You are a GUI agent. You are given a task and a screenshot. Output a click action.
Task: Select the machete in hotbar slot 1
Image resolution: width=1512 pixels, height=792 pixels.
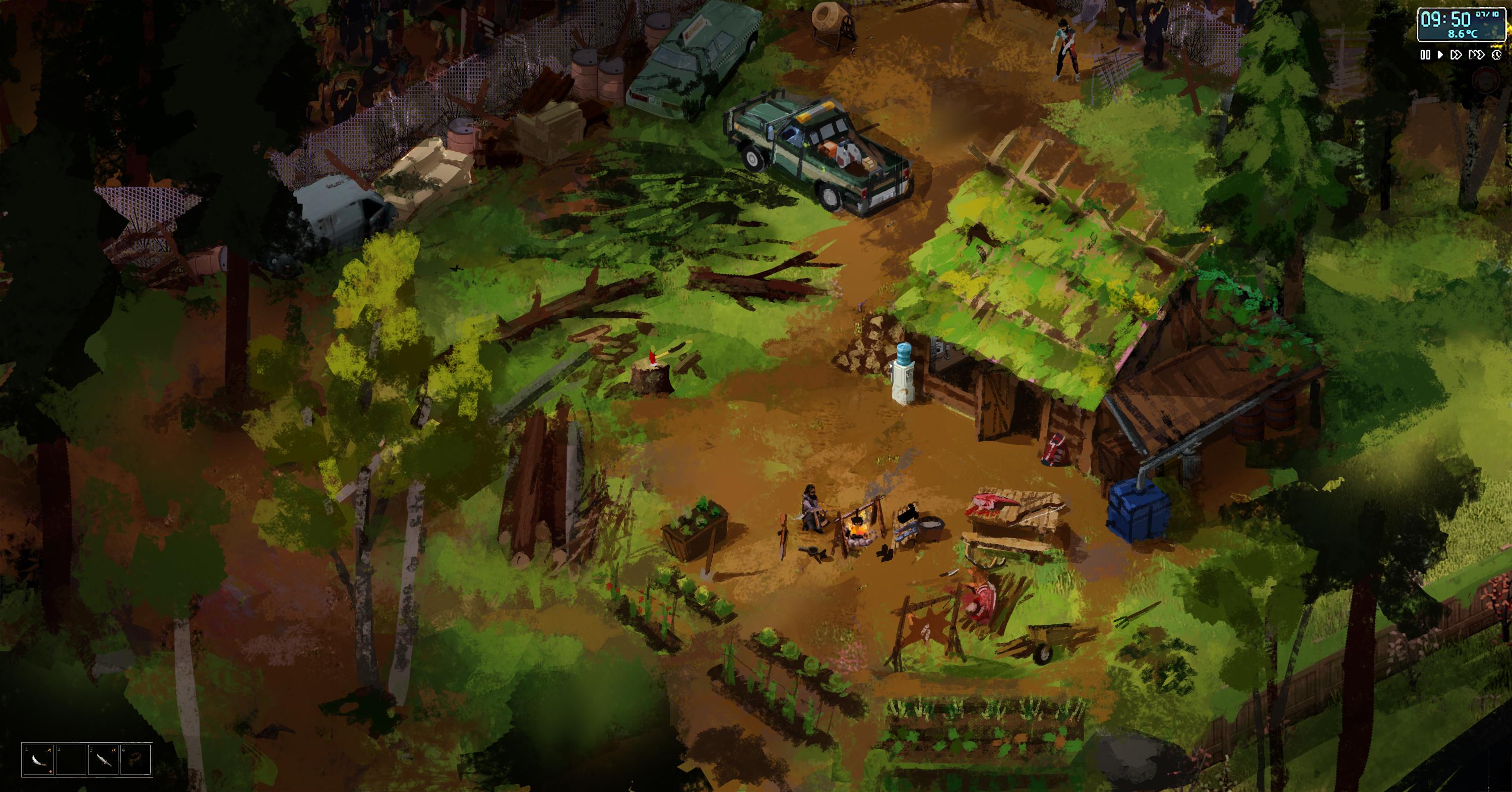point(39,761)
